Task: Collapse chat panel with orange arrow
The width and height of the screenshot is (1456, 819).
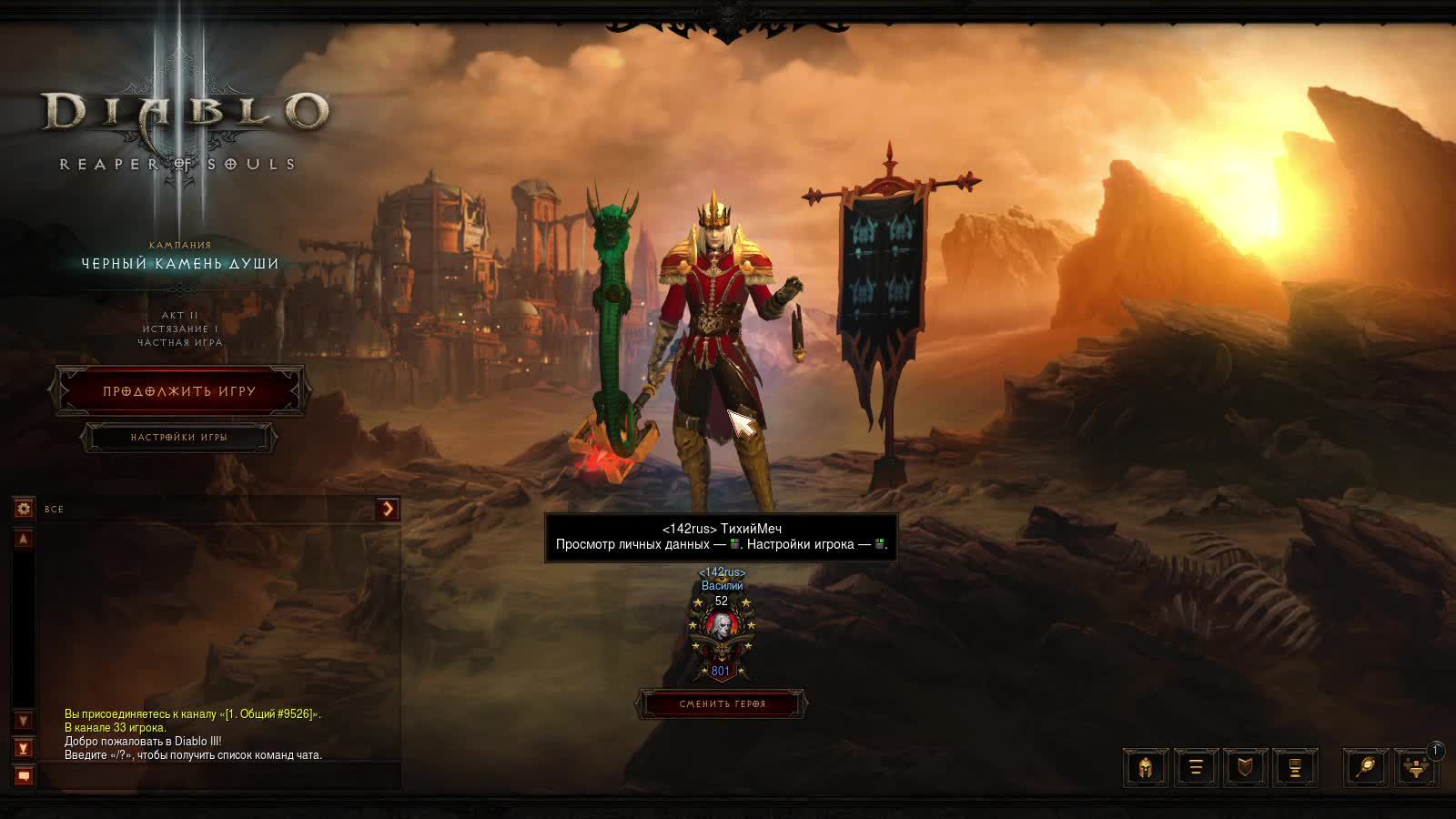Action: (388, 509)
